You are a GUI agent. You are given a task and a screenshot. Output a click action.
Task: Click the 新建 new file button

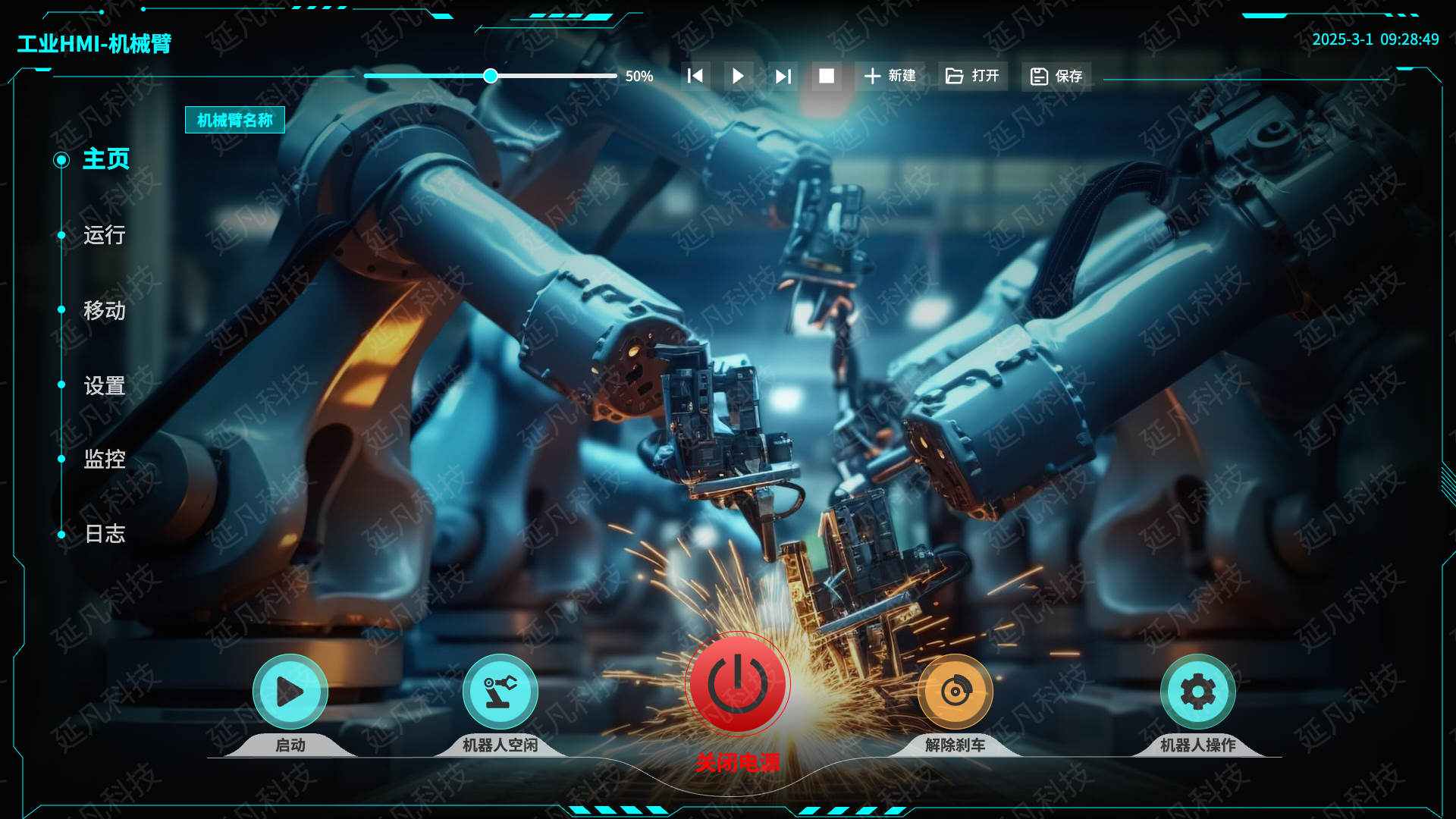(890, 76)
